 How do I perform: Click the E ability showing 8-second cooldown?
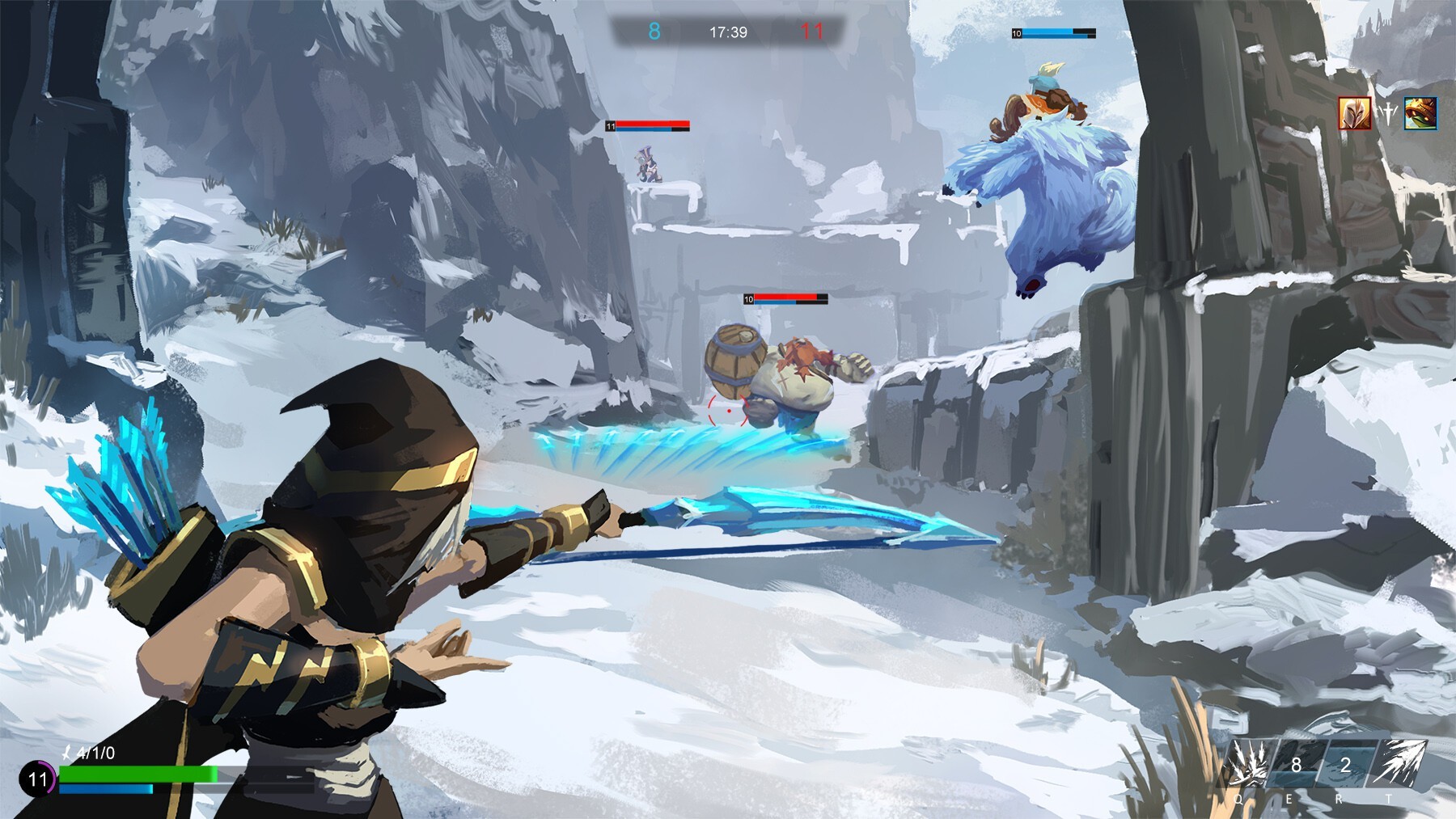point(1296,764)
